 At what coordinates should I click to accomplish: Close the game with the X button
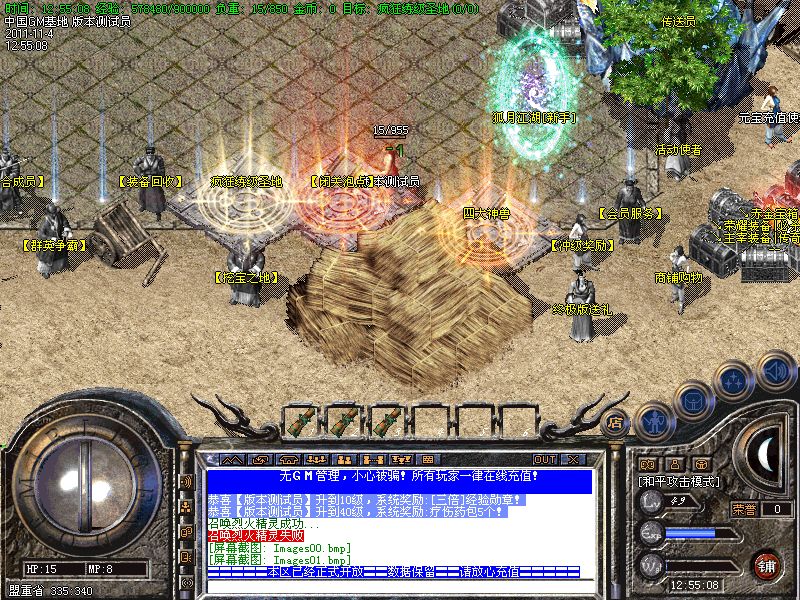pyautogui.click(x=572, y=459)
